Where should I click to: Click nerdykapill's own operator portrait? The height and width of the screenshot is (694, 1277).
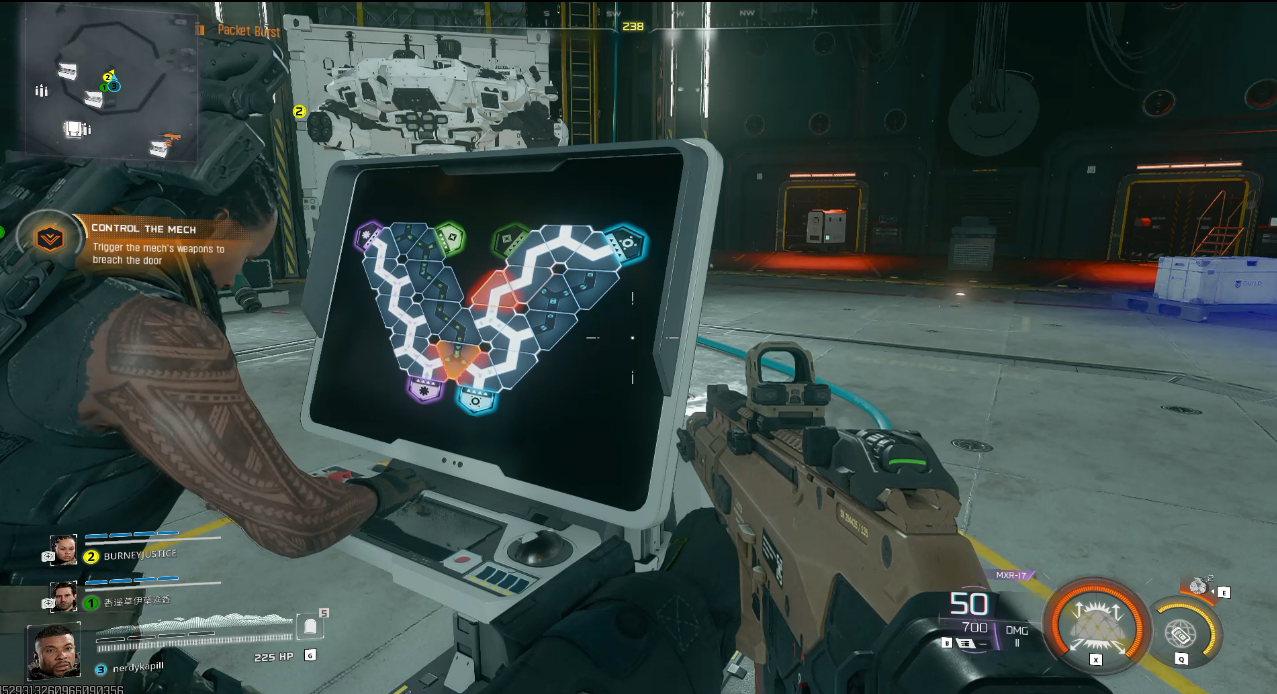point(54,651)
